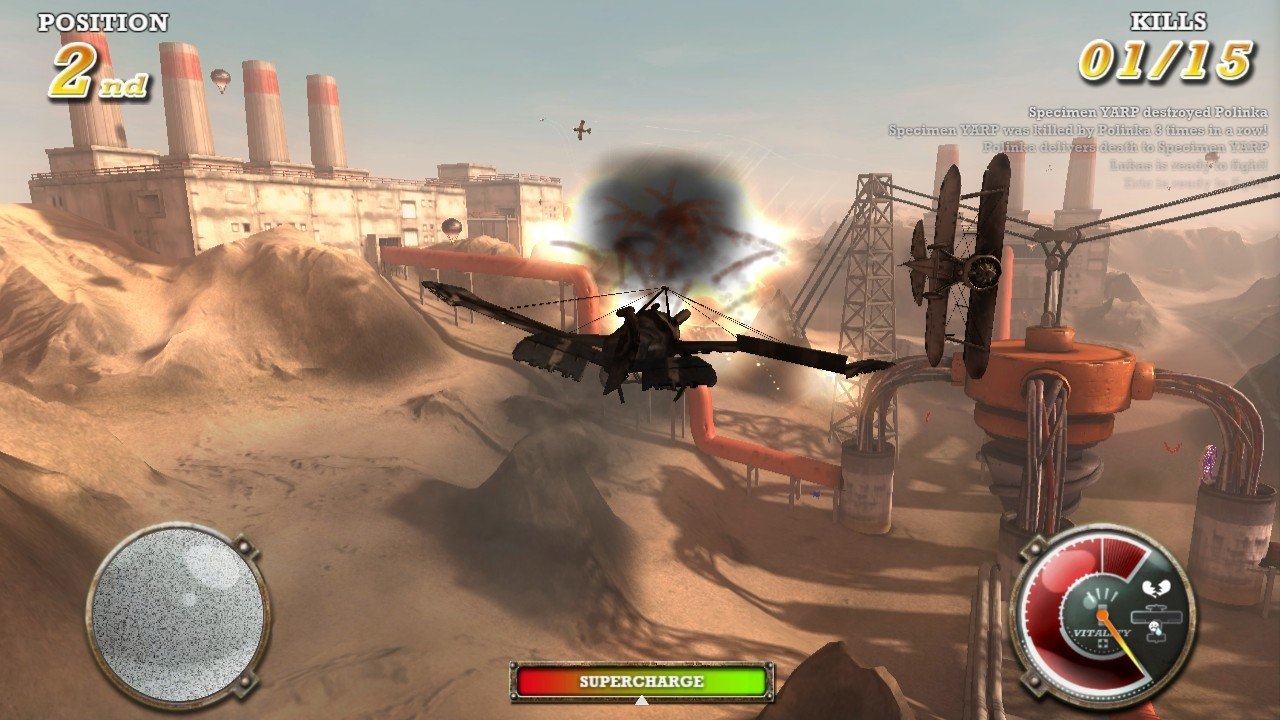Click the VITALITY text on the gauge
The height and width of the screenshot is (720, 1280).
coord(1101,632)
